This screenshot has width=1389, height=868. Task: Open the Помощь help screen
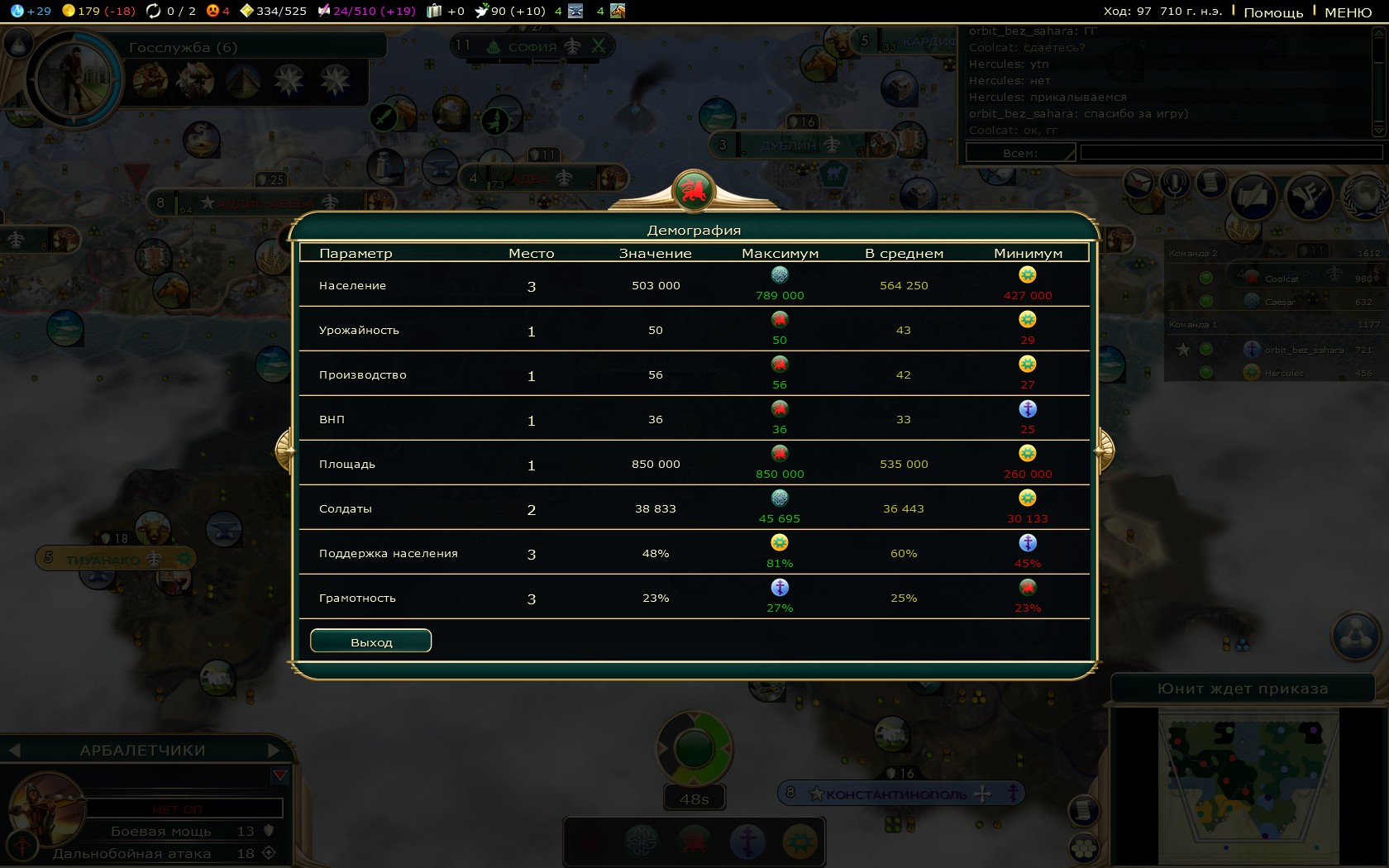pos(1272,12)
